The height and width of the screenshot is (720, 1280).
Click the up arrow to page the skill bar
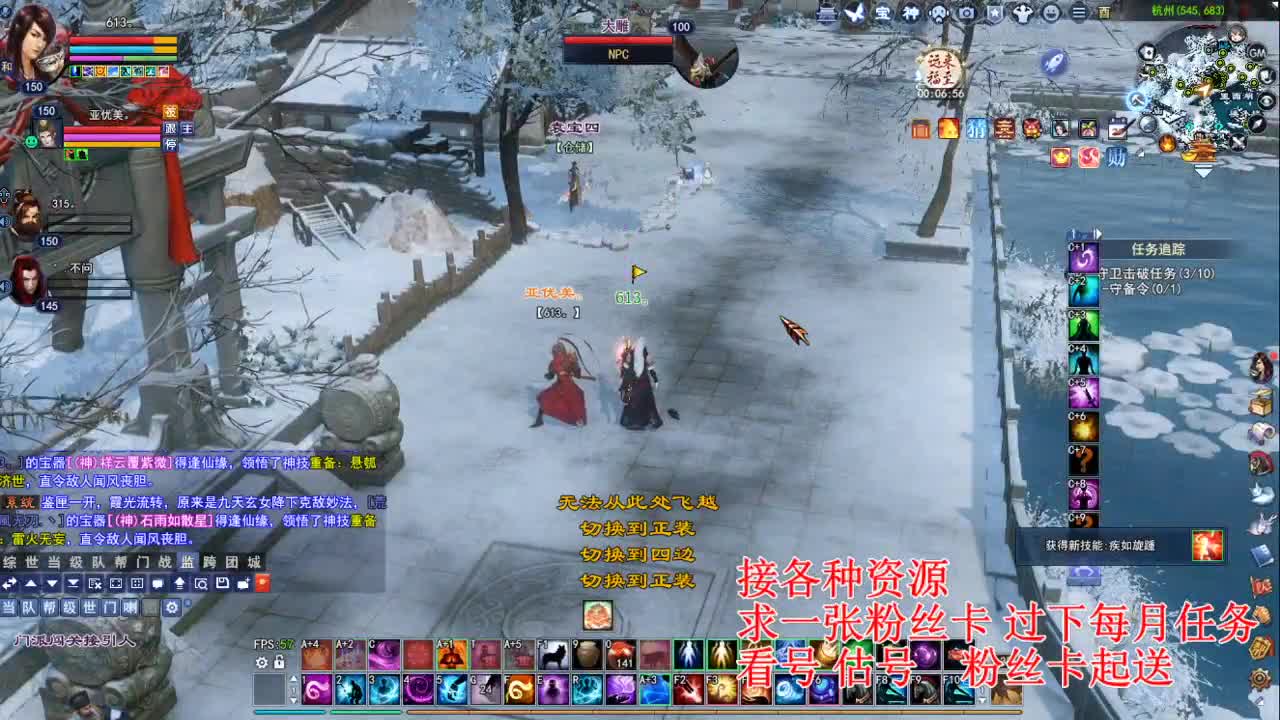pos(293,678)
